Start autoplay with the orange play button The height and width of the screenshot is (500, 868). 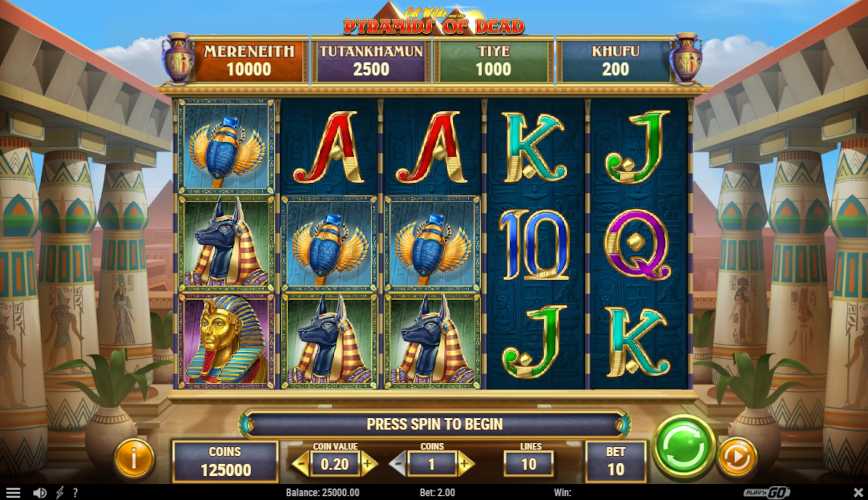click(x=738, y=457)
